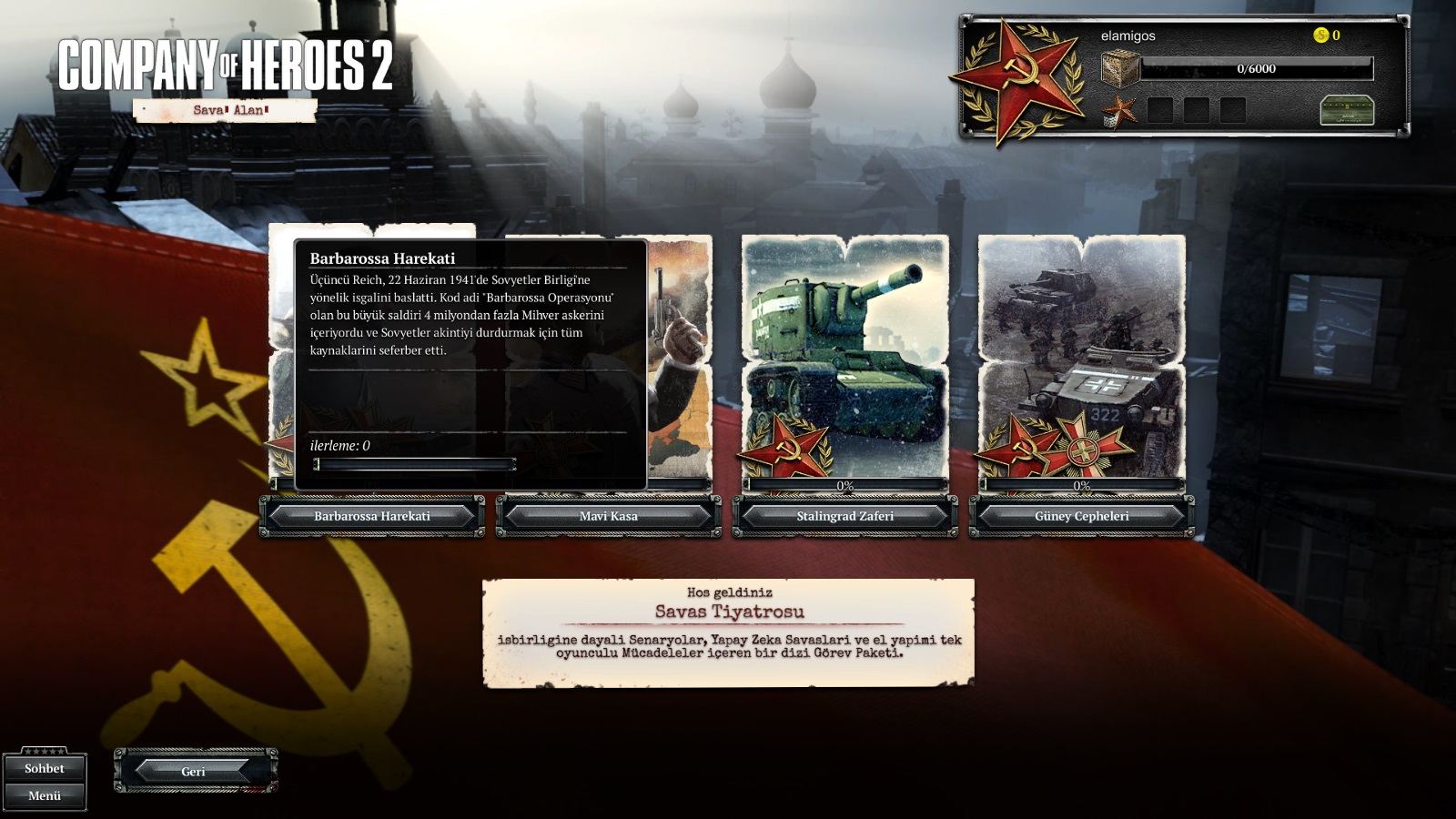The height and width of the screenshot is (819, 1456).
Task: Open the Mavi Kasa campaign
Action: pyautogui.click(x=608, y=516)
